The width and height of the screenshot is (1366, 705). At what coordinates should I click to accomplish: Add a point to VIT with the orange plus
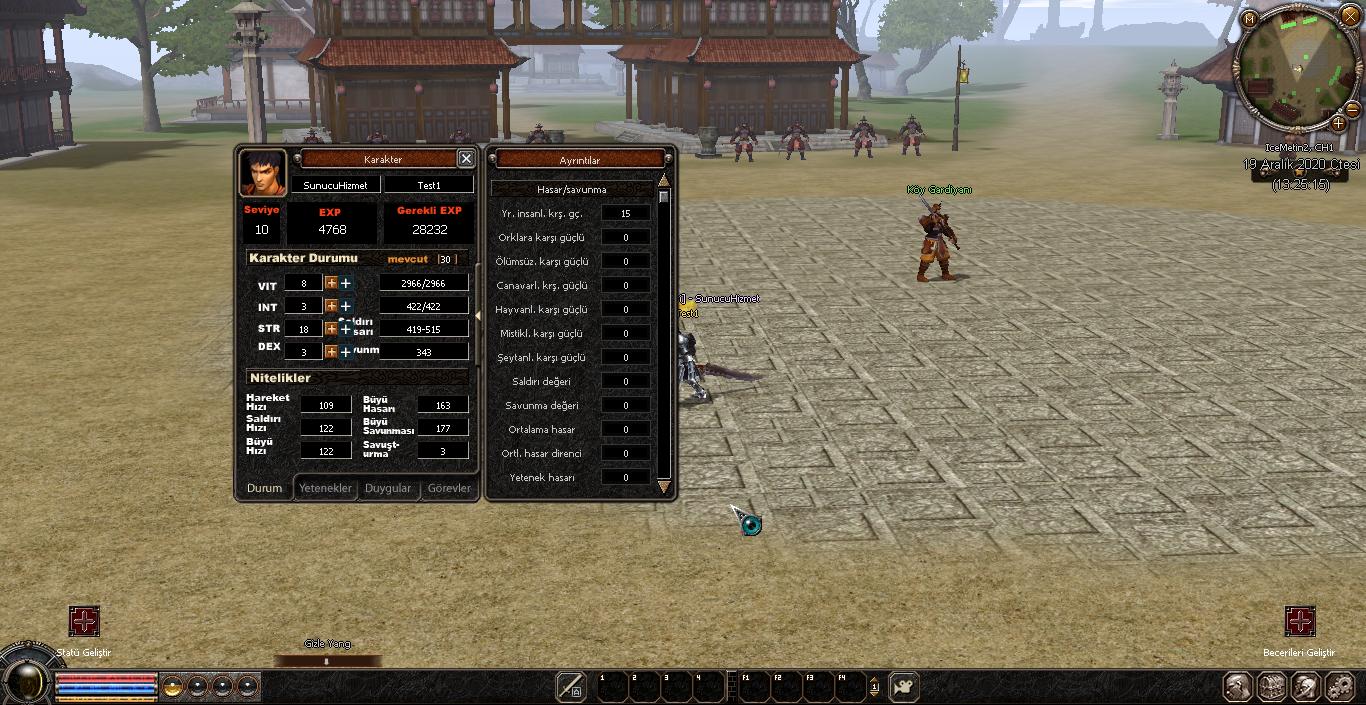tap(331, 283)
